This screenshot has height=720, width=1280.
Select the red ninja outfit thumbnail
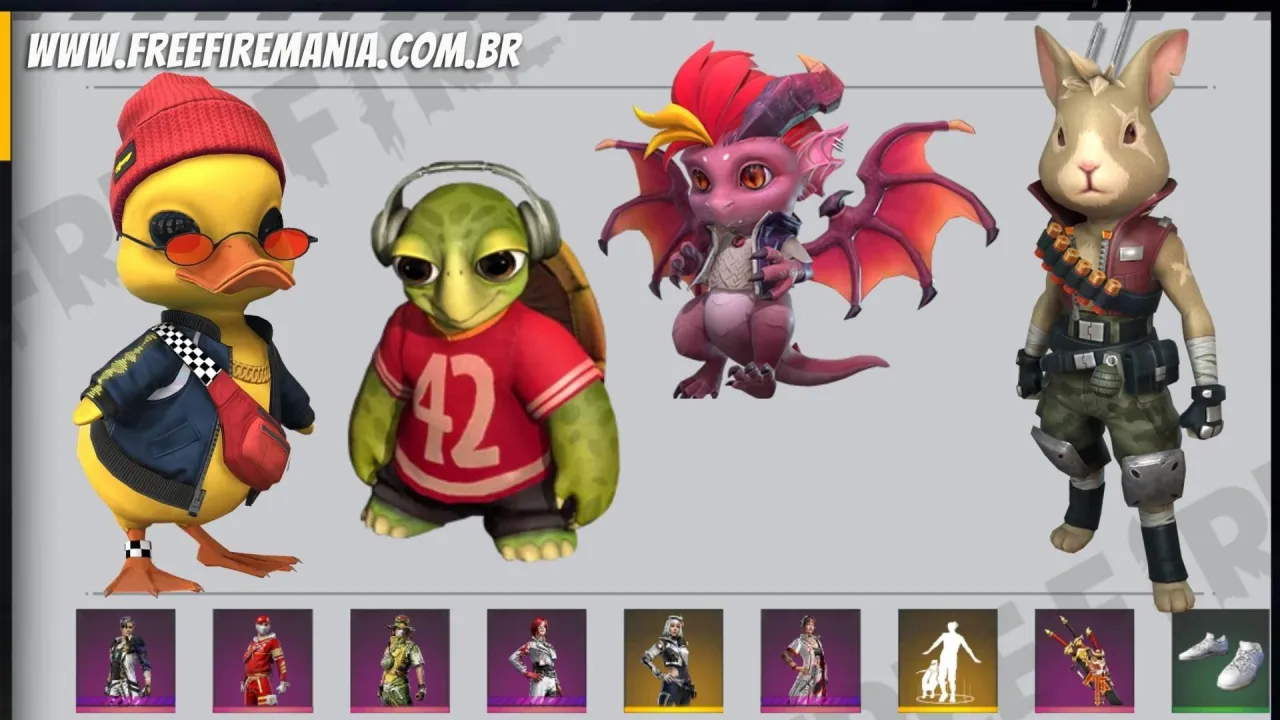pyautogui.click(x=262, y=660)
